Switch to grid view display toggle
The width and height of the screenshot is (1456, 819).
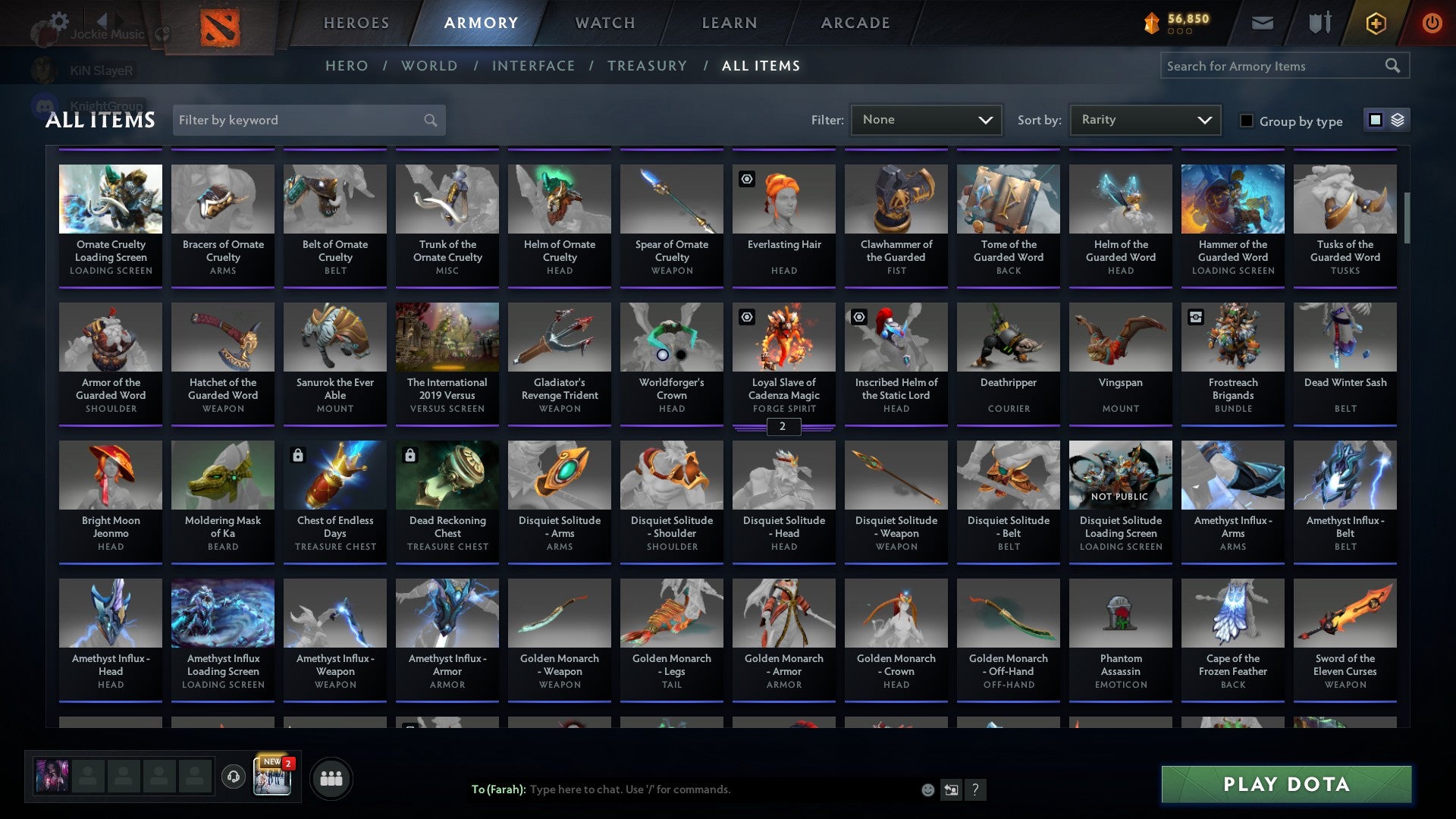tap(1375, 120)
